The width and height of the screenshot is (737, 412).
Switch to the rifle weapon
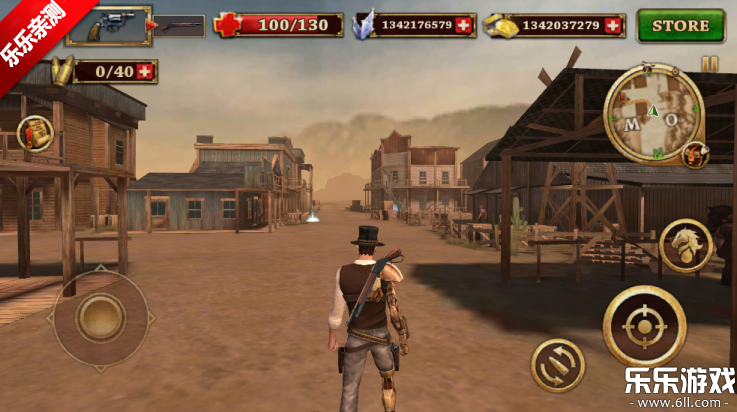[180, 25]
